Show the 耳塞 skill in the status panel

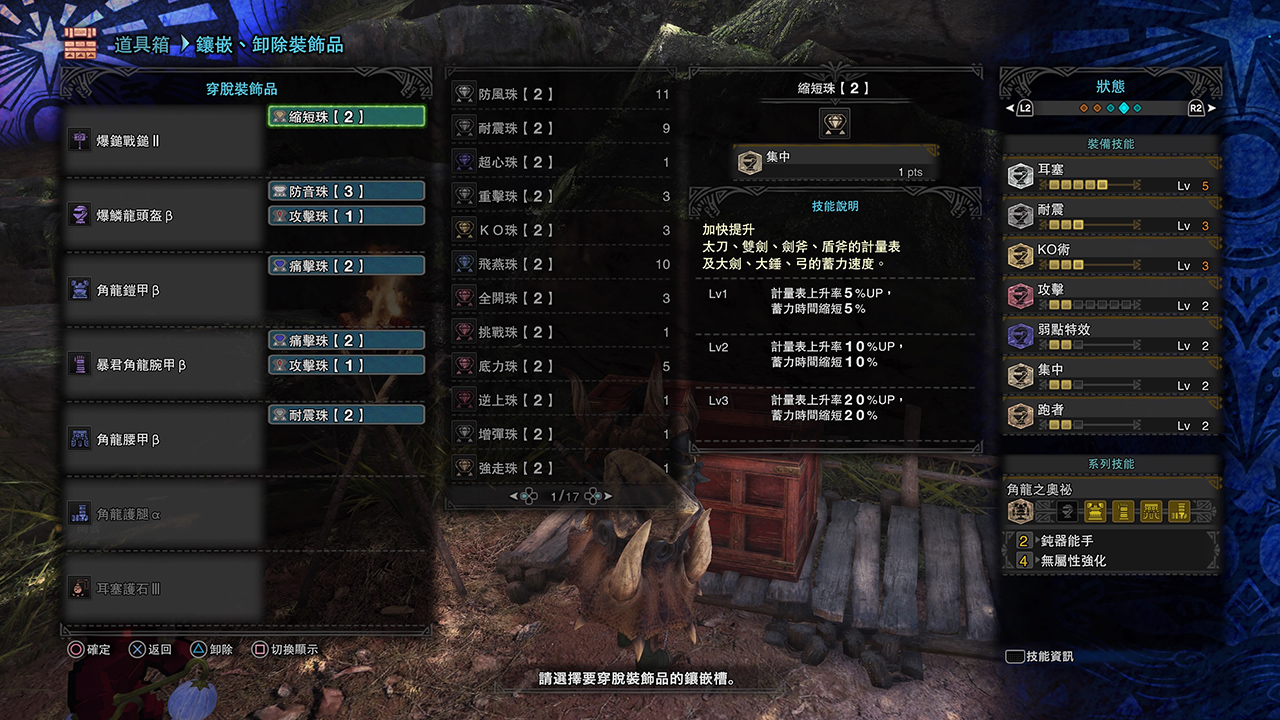click(1110, 177)
